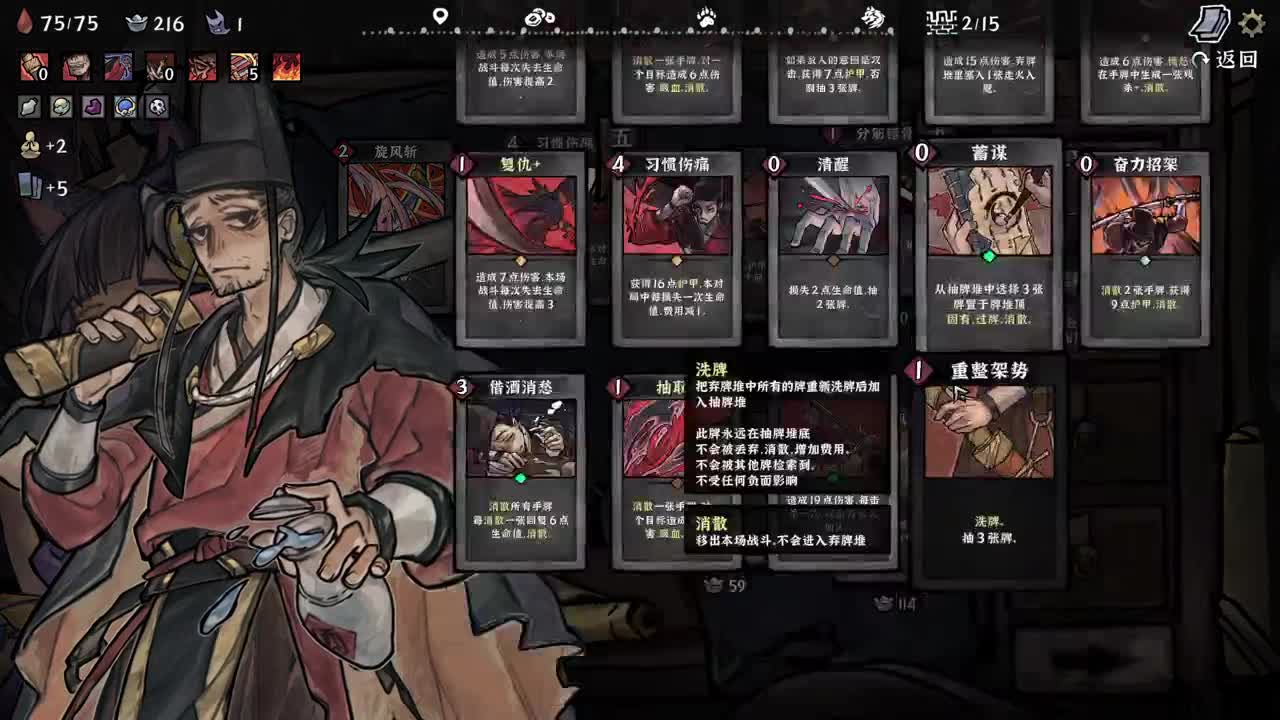Click the skull status icon under the buff row
Image resolution: width=1280 pixels, height=720 pixels.
157,107
